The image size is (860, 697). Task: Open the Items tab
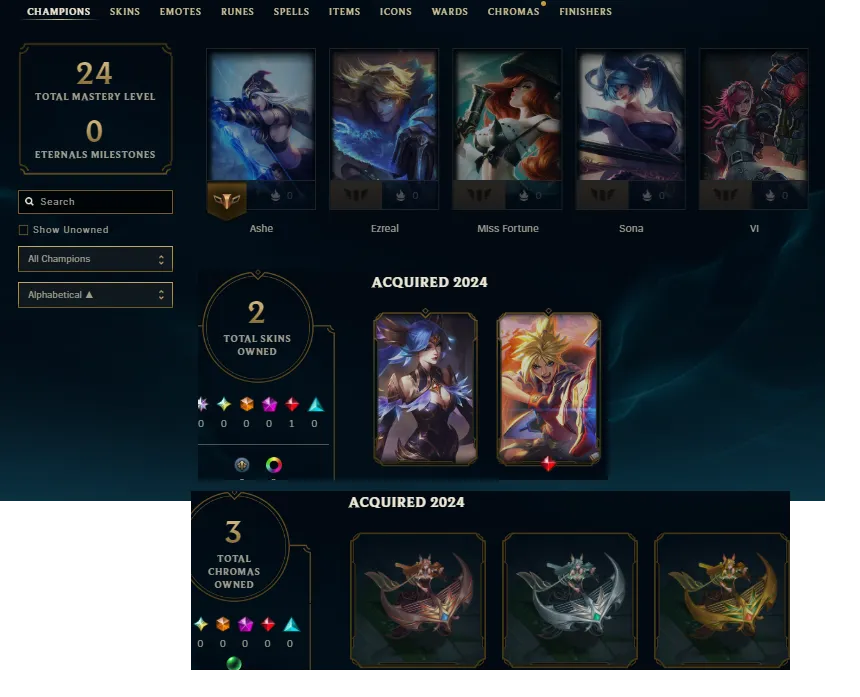coord(344,12)
